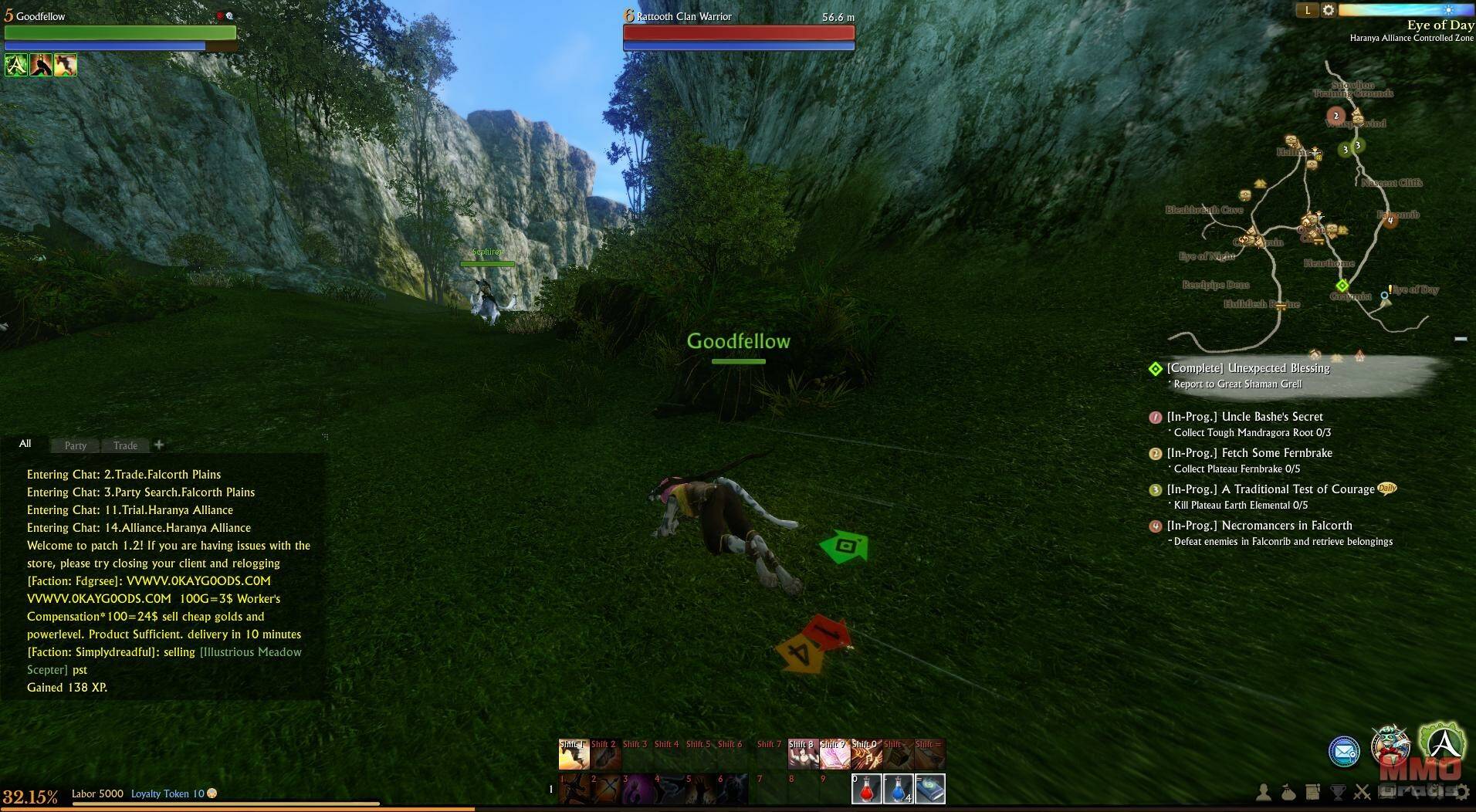Open the inventory bag icon
Screen dimensions: 1476x812
(1288, 792)
